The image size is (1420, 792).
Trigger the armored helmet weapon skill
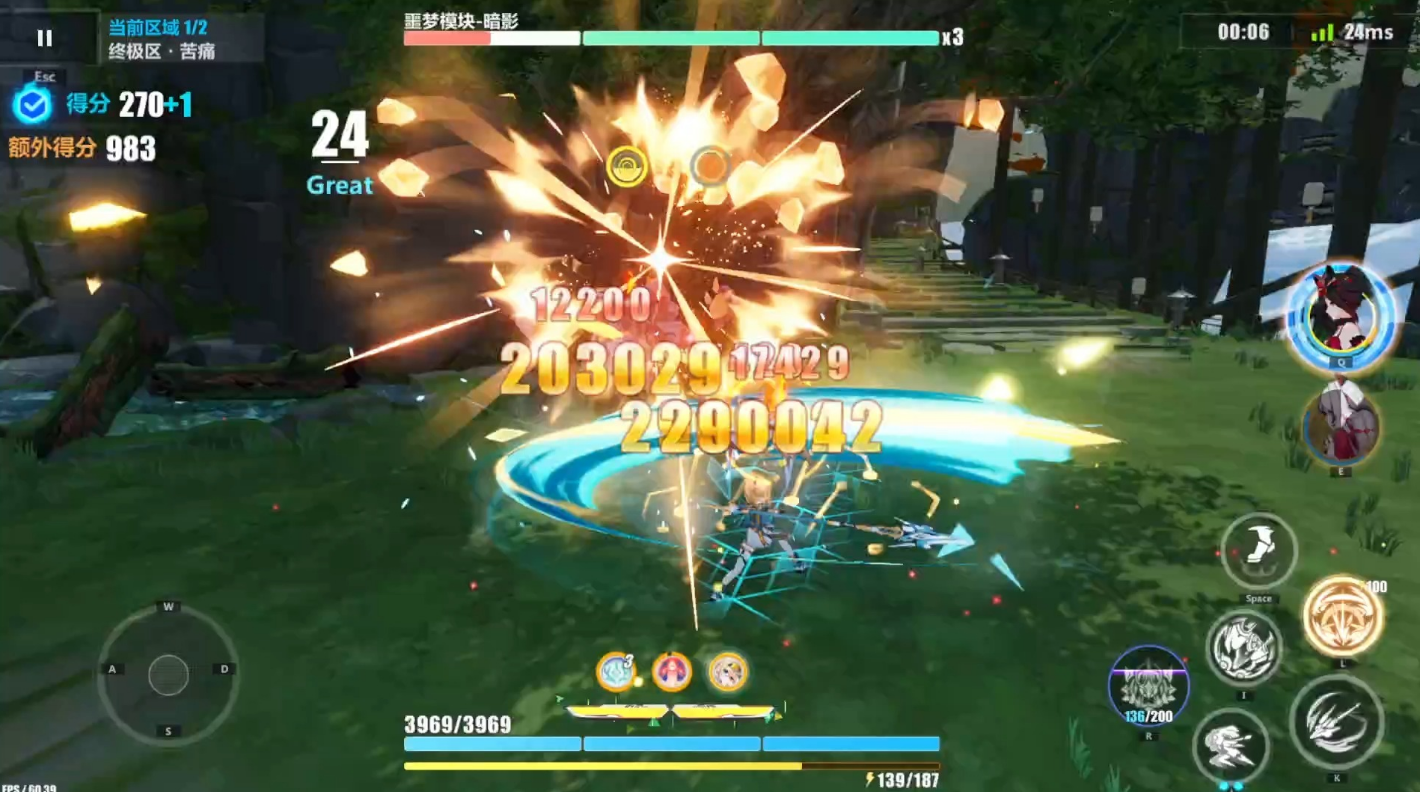(x=1243, y=648)
